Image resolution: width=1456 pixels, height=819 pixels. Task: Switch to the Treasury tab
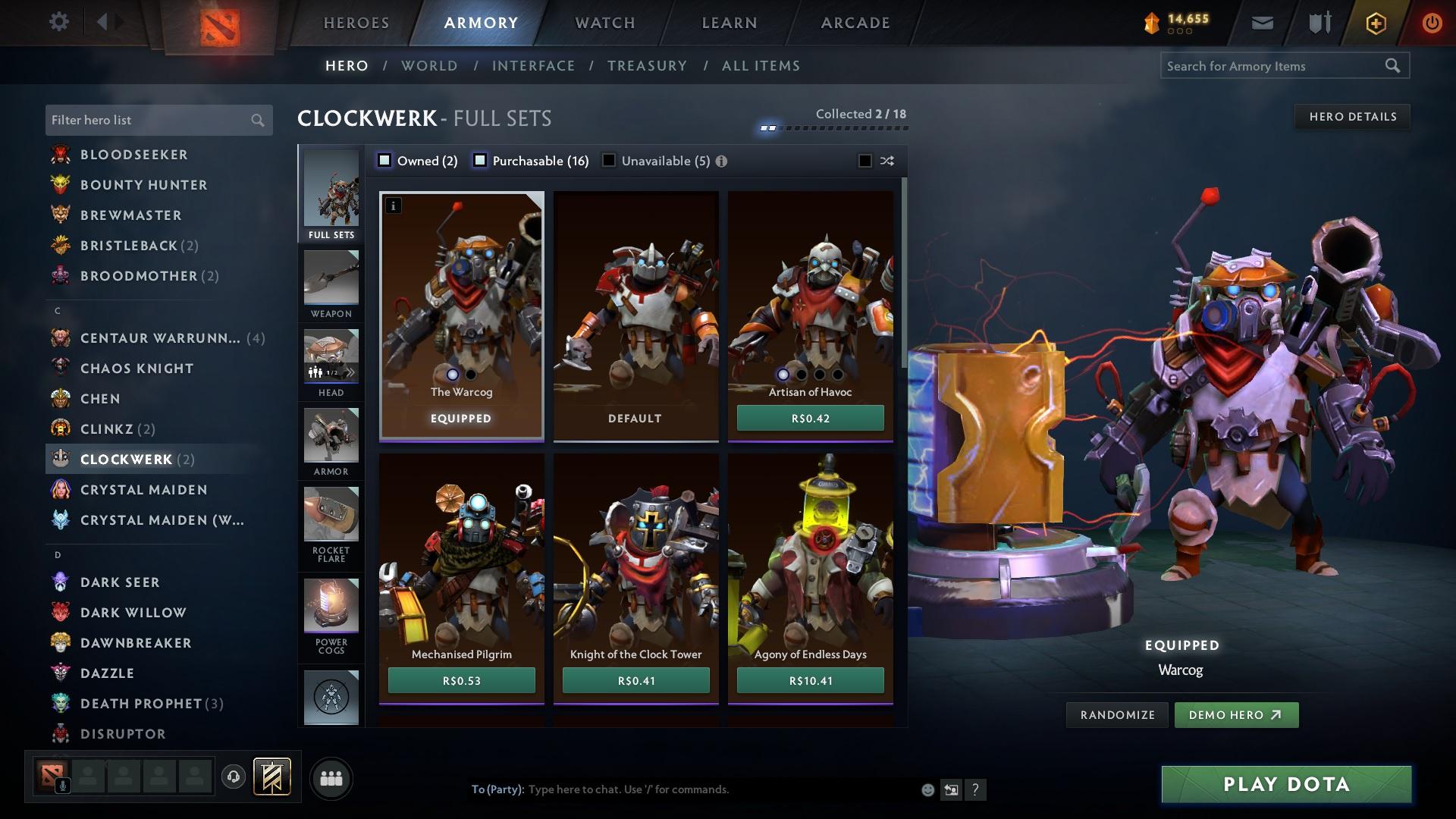[x=647, y=66]
